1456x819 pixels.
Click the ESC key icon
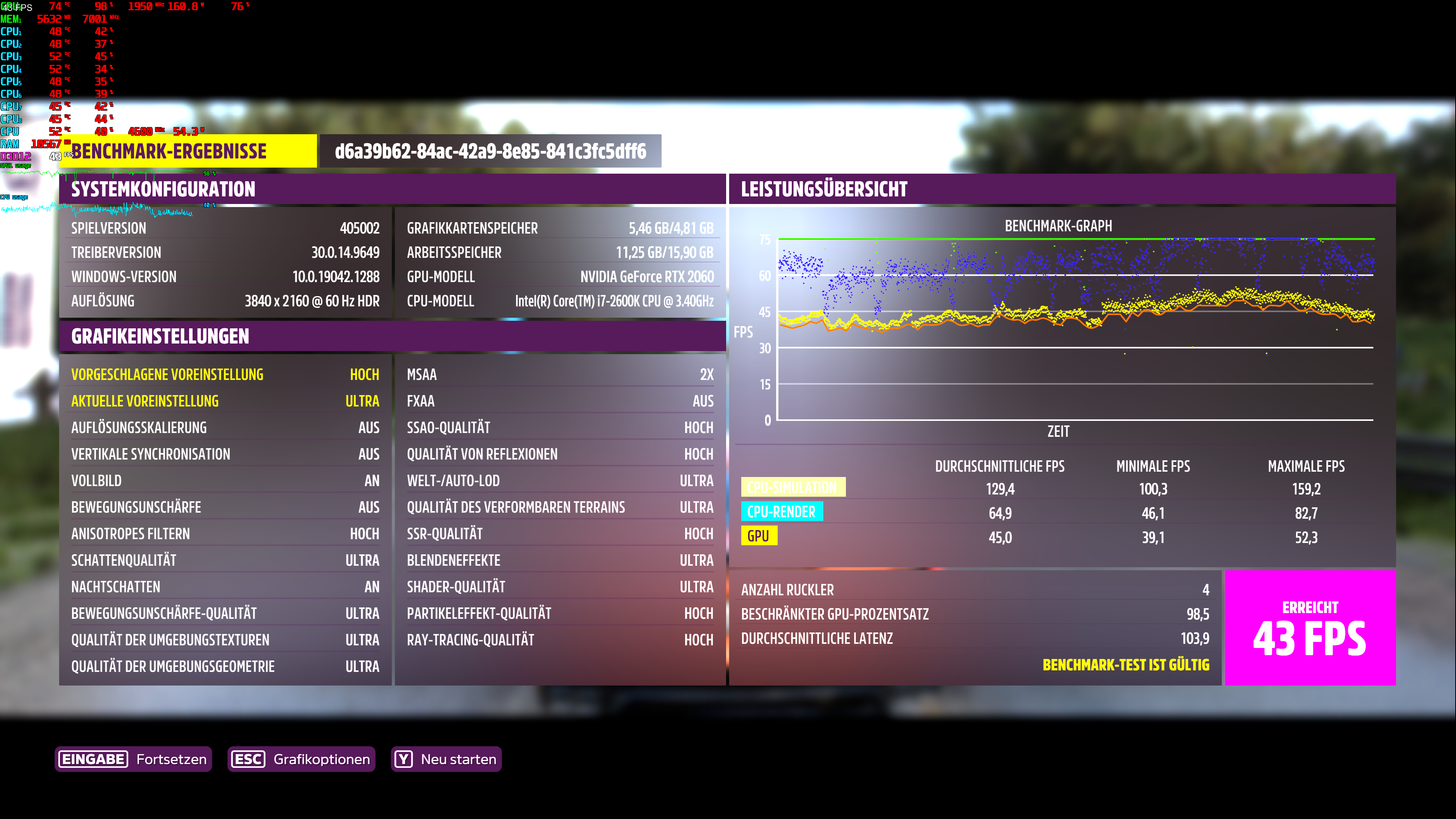(x=248, y=759)
